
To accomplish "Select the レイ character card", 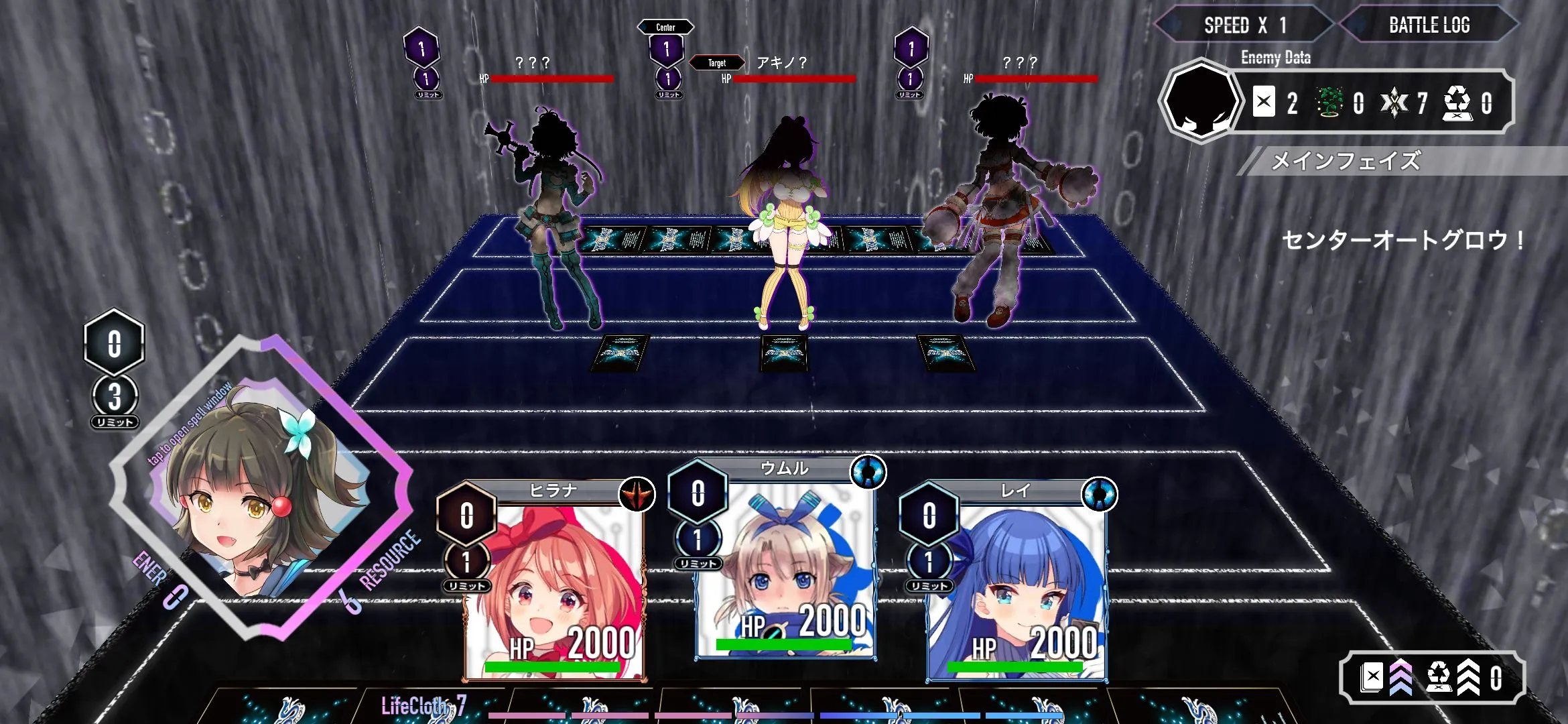I will coord(1015,583).
